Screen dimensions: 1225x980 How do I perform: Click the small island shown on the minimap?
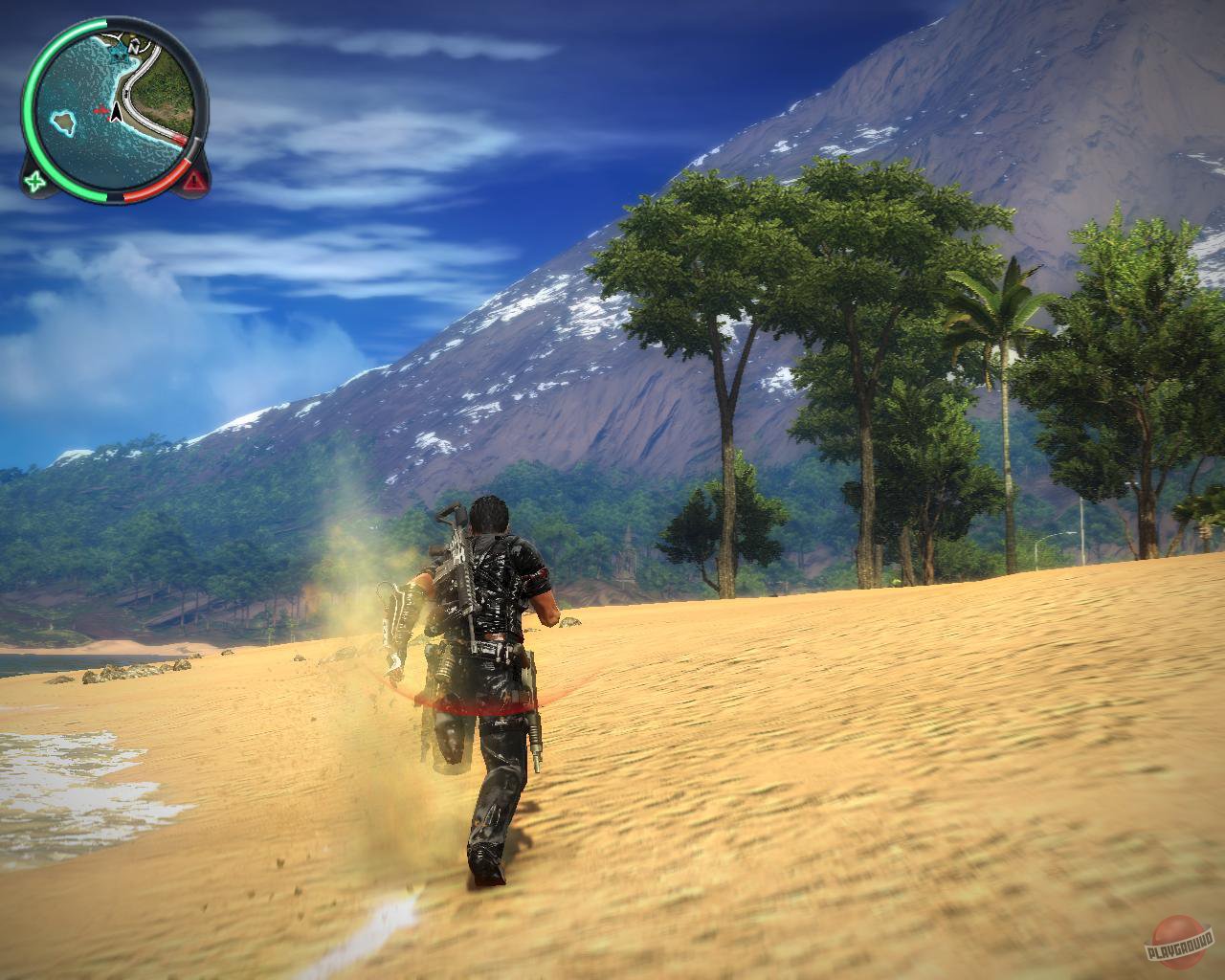tap(64, 122)
